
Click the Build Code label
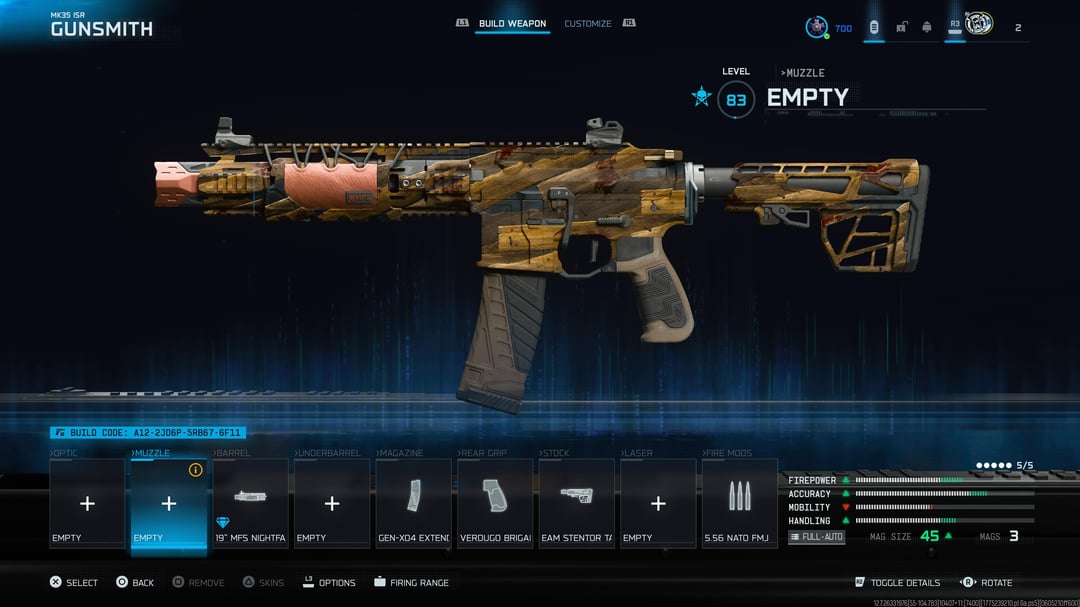[148, 433]
